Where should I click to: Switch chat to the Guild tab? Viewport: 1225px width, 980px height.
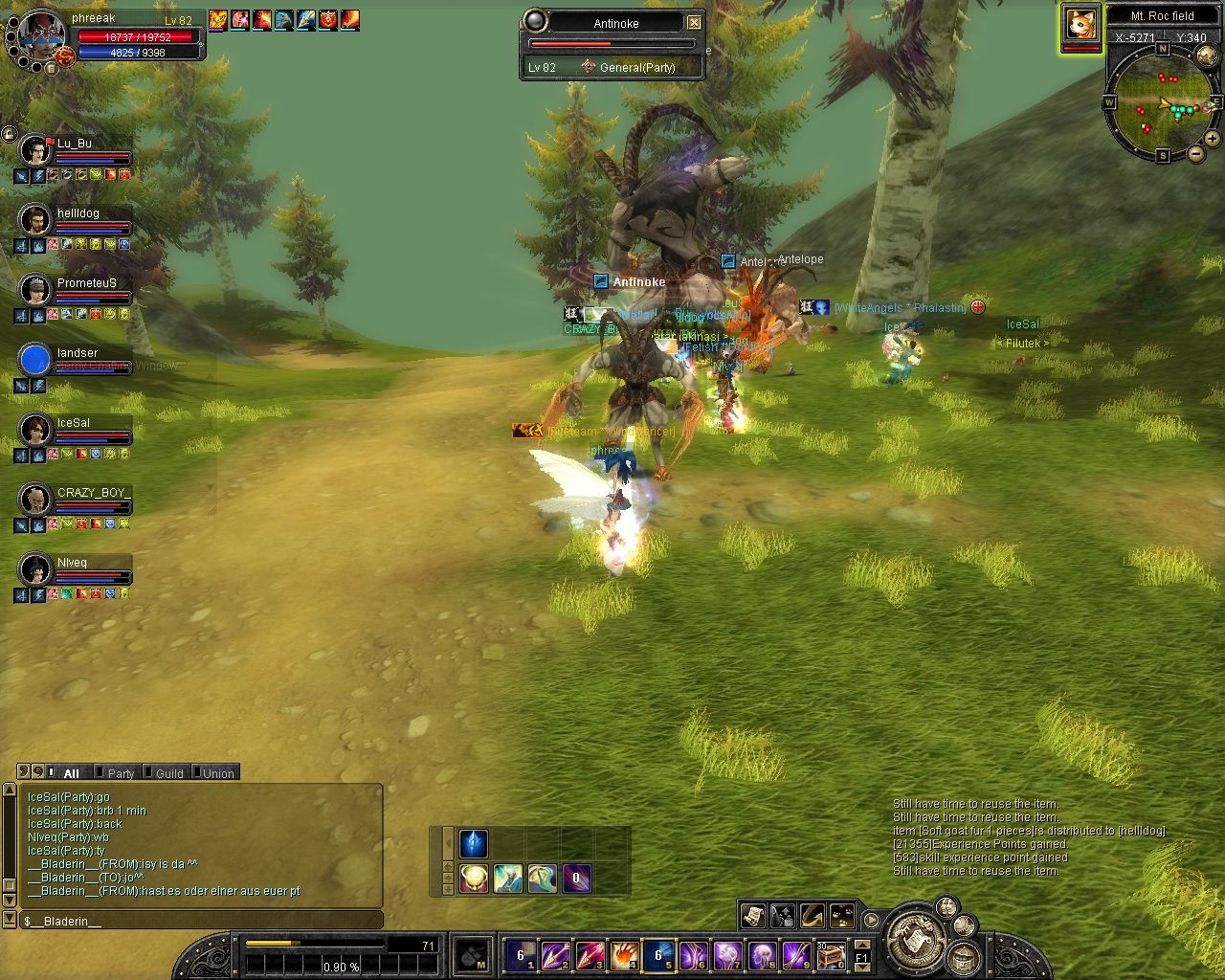coord(168,773)
